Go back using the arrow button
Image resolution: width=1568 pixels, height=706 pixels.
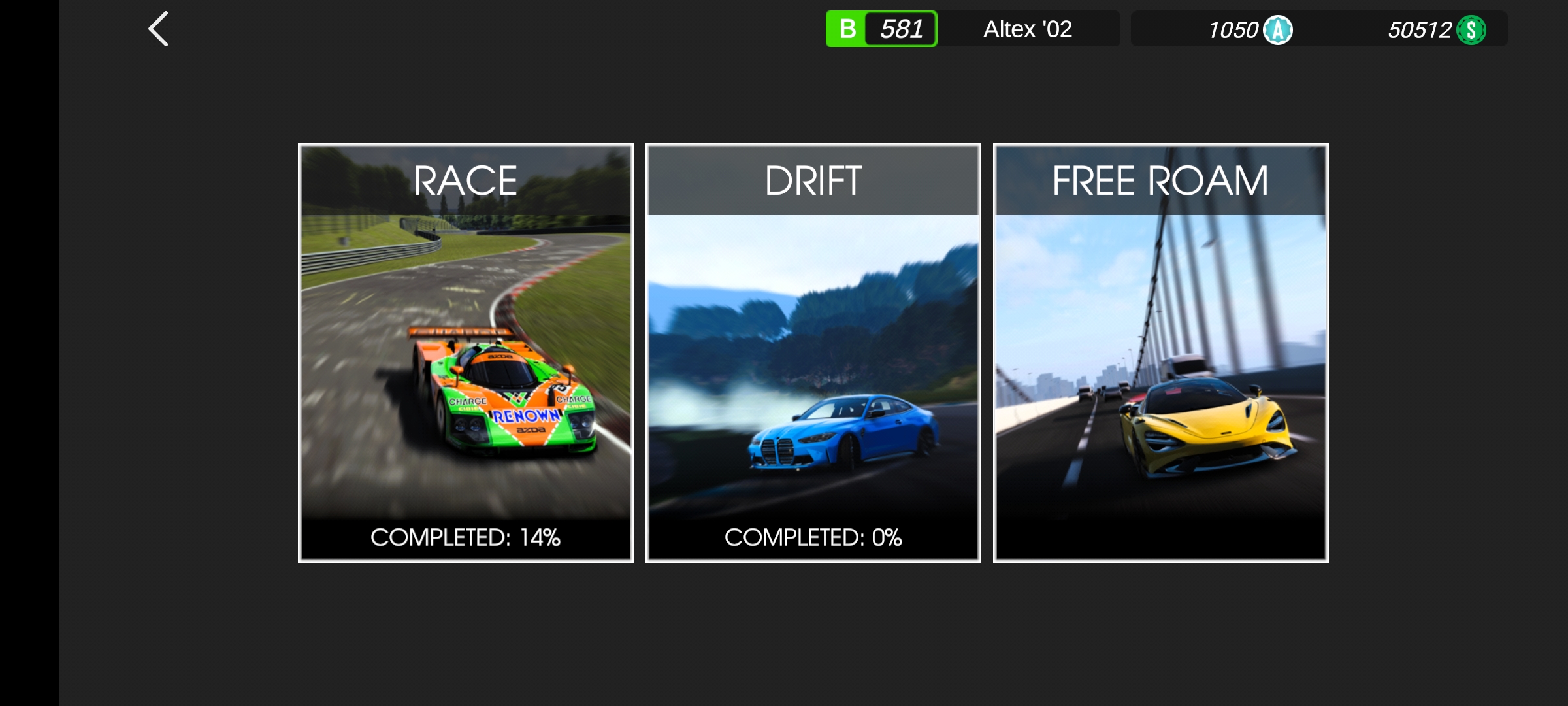[x=159, y=29]
